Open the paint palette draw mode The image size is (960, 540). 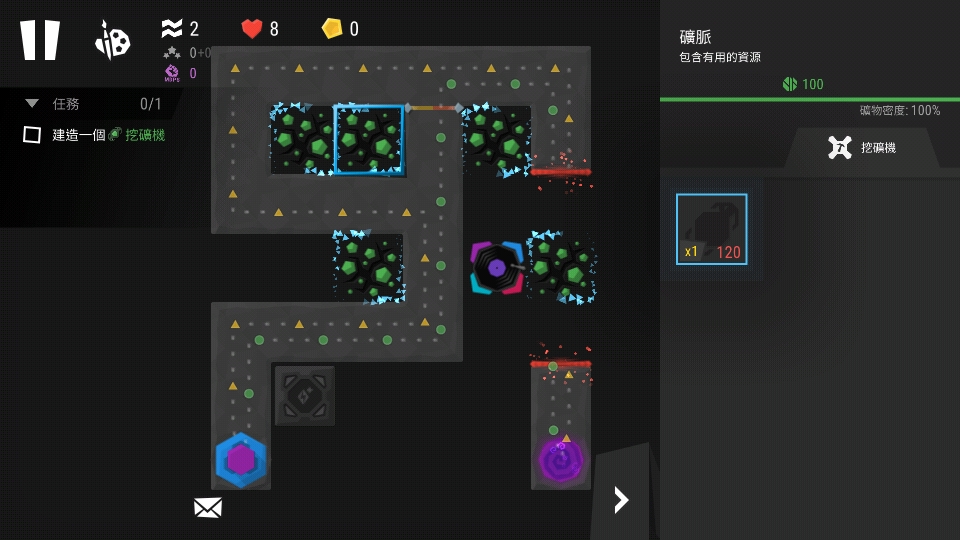(x=112, y=40)
